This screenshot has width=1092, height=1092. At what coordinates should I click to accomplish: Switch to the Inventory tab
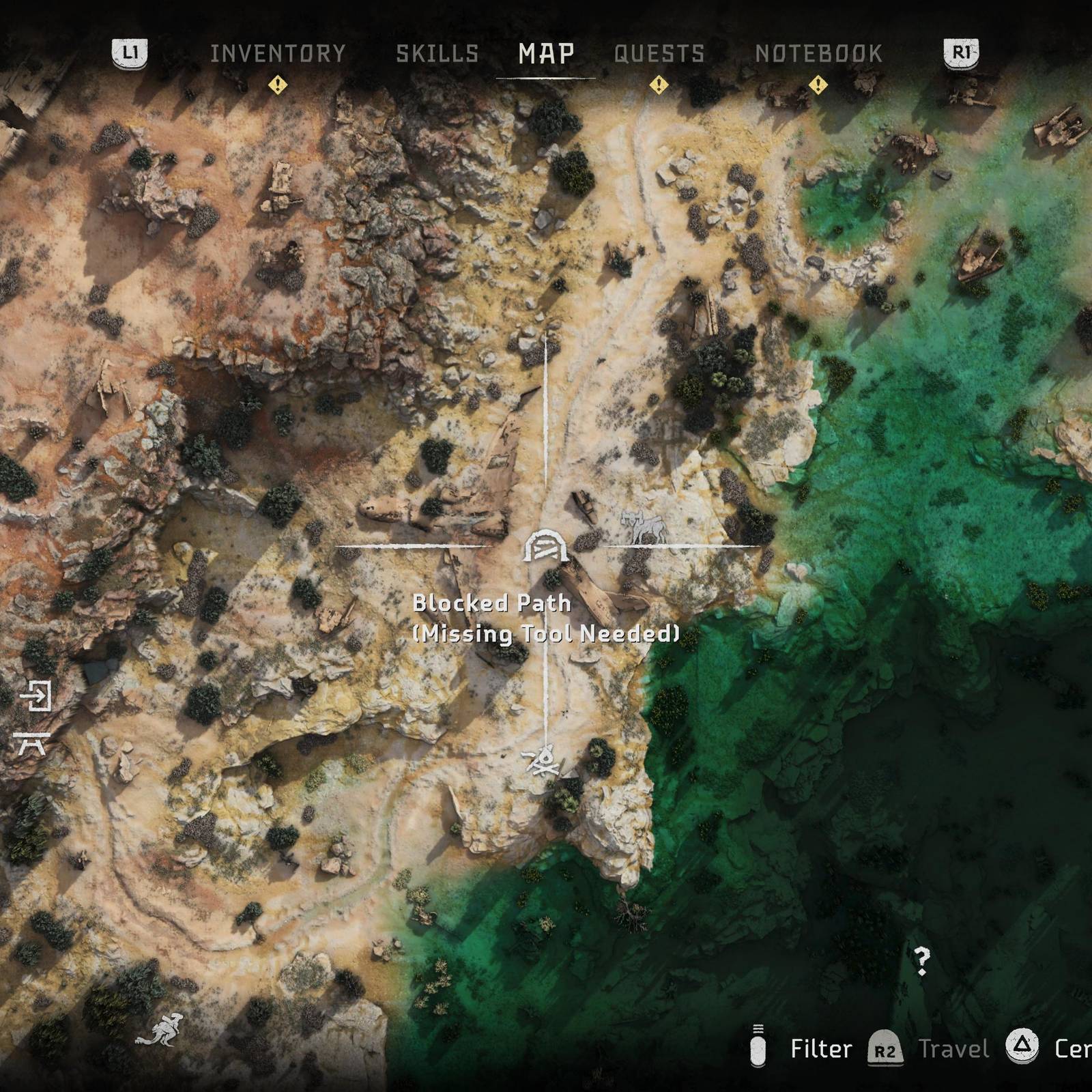(x=278, y=54)
